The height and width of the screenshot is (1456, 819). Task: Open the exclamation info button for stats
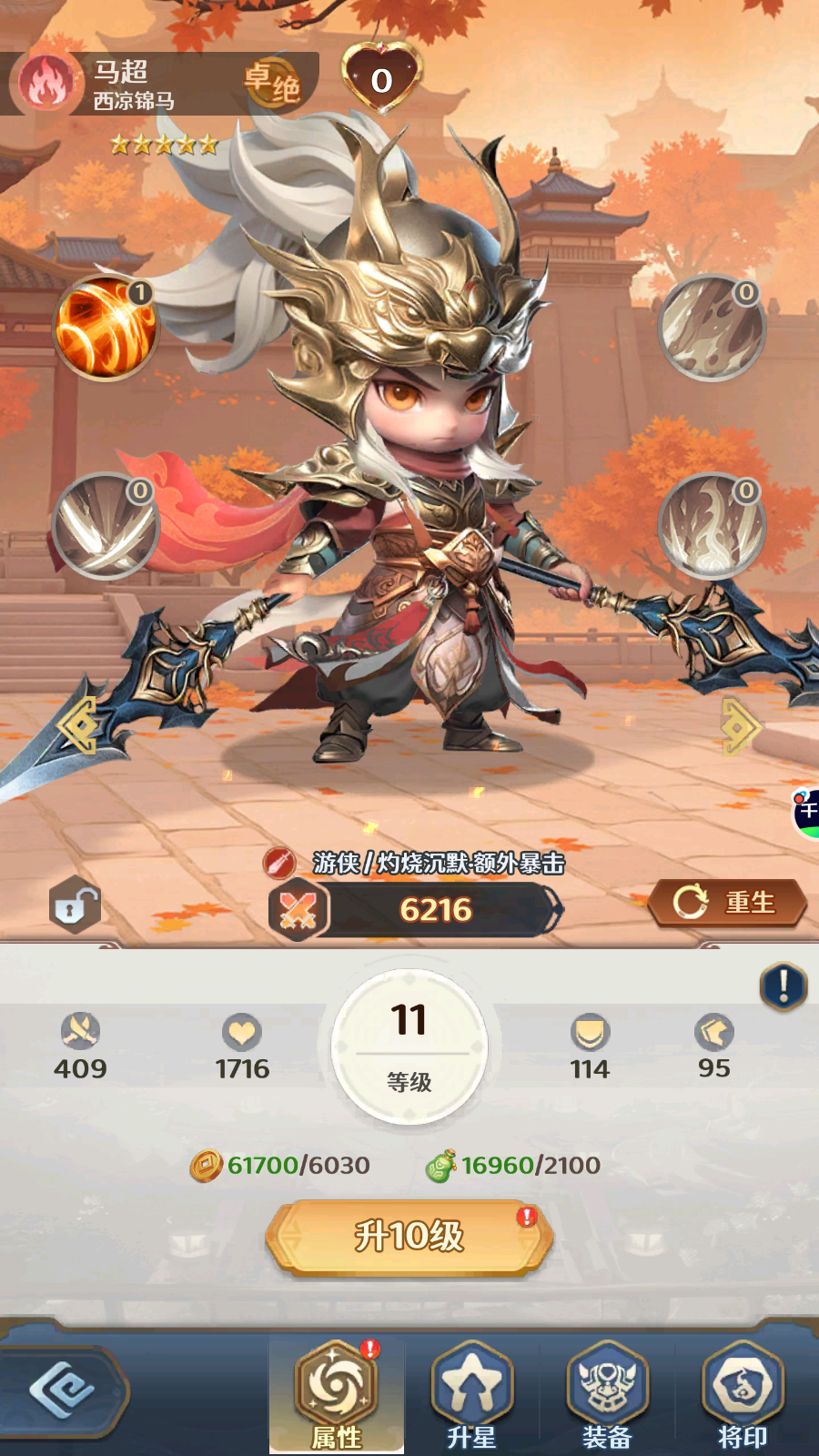(x=783, y=986)
